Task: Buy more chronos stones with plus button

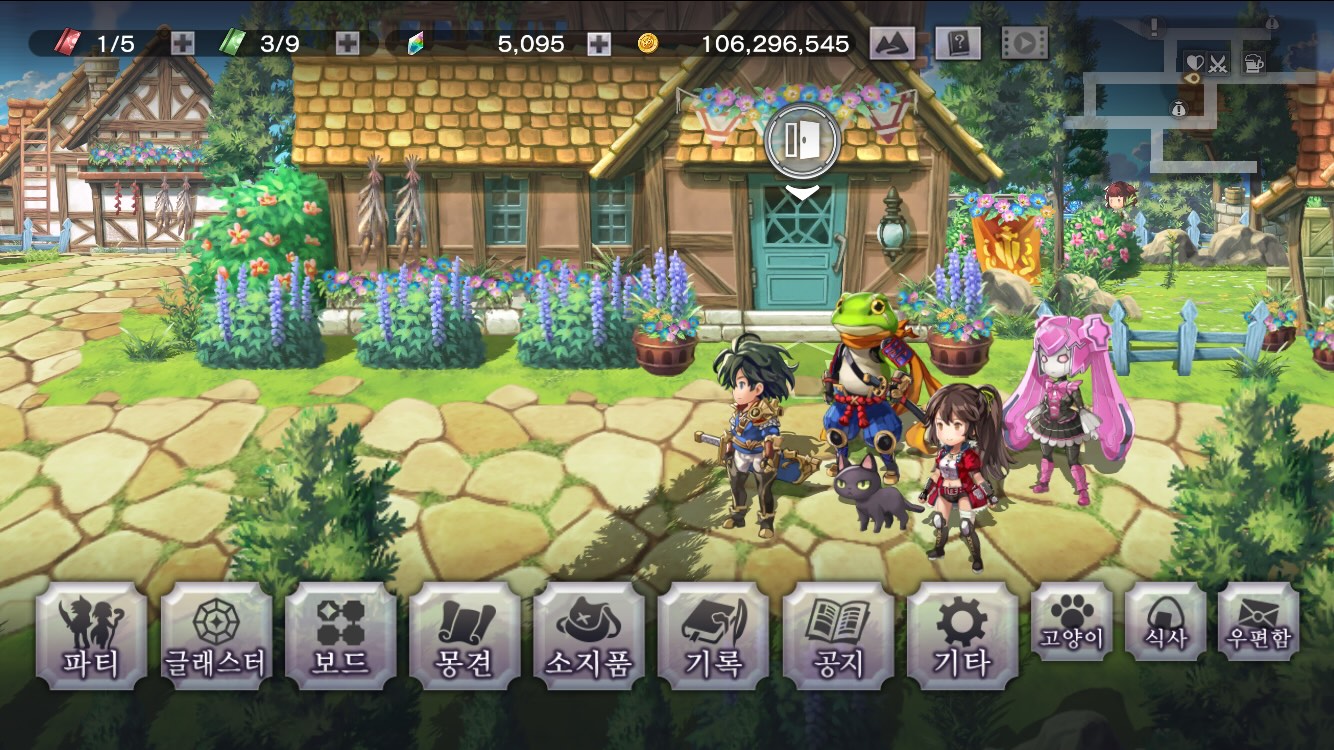Action: click(598, 43)
